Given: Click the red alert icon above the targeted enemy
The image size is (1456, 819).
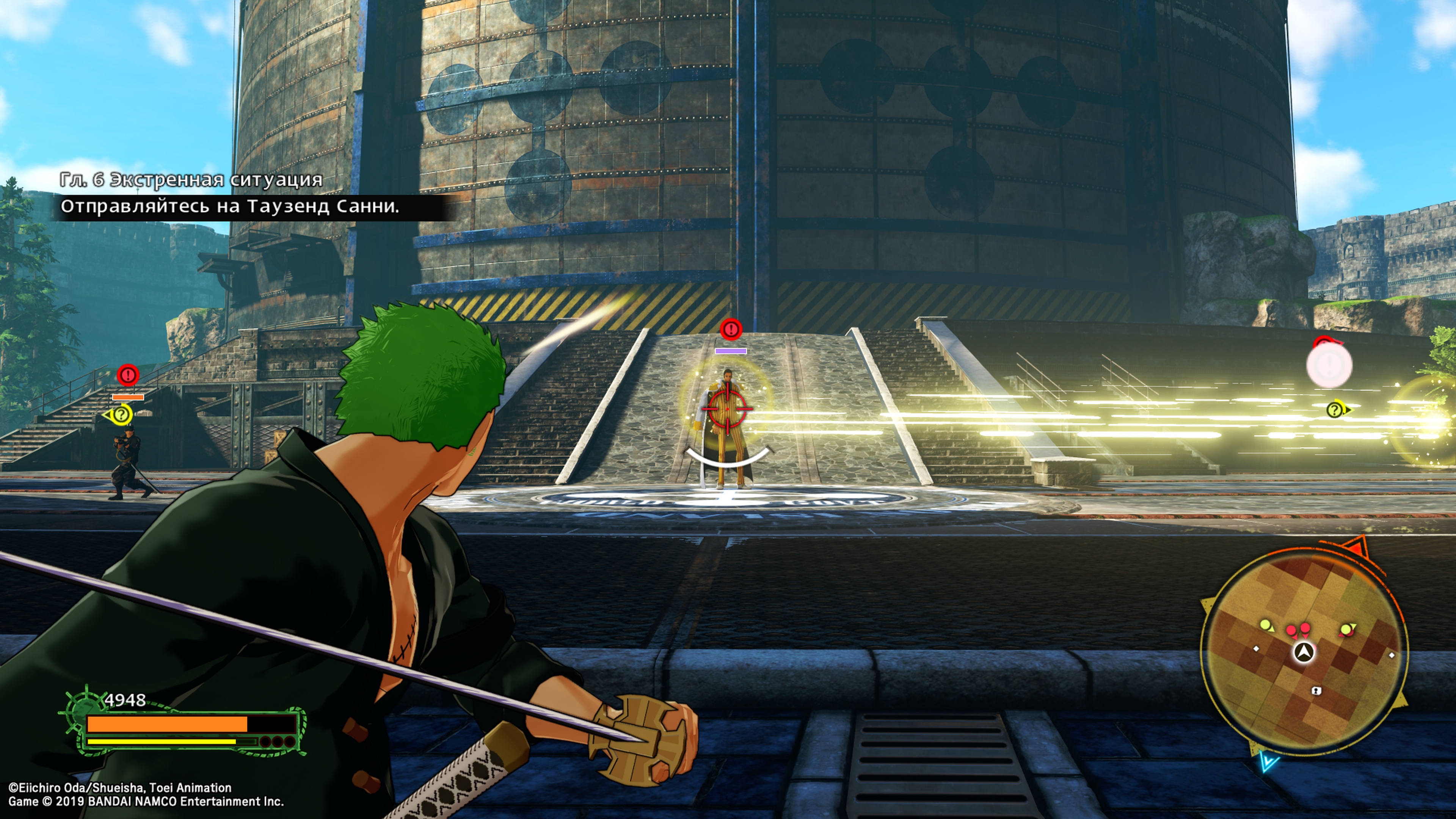Looking at the screenshot, I should click(731, 328).
